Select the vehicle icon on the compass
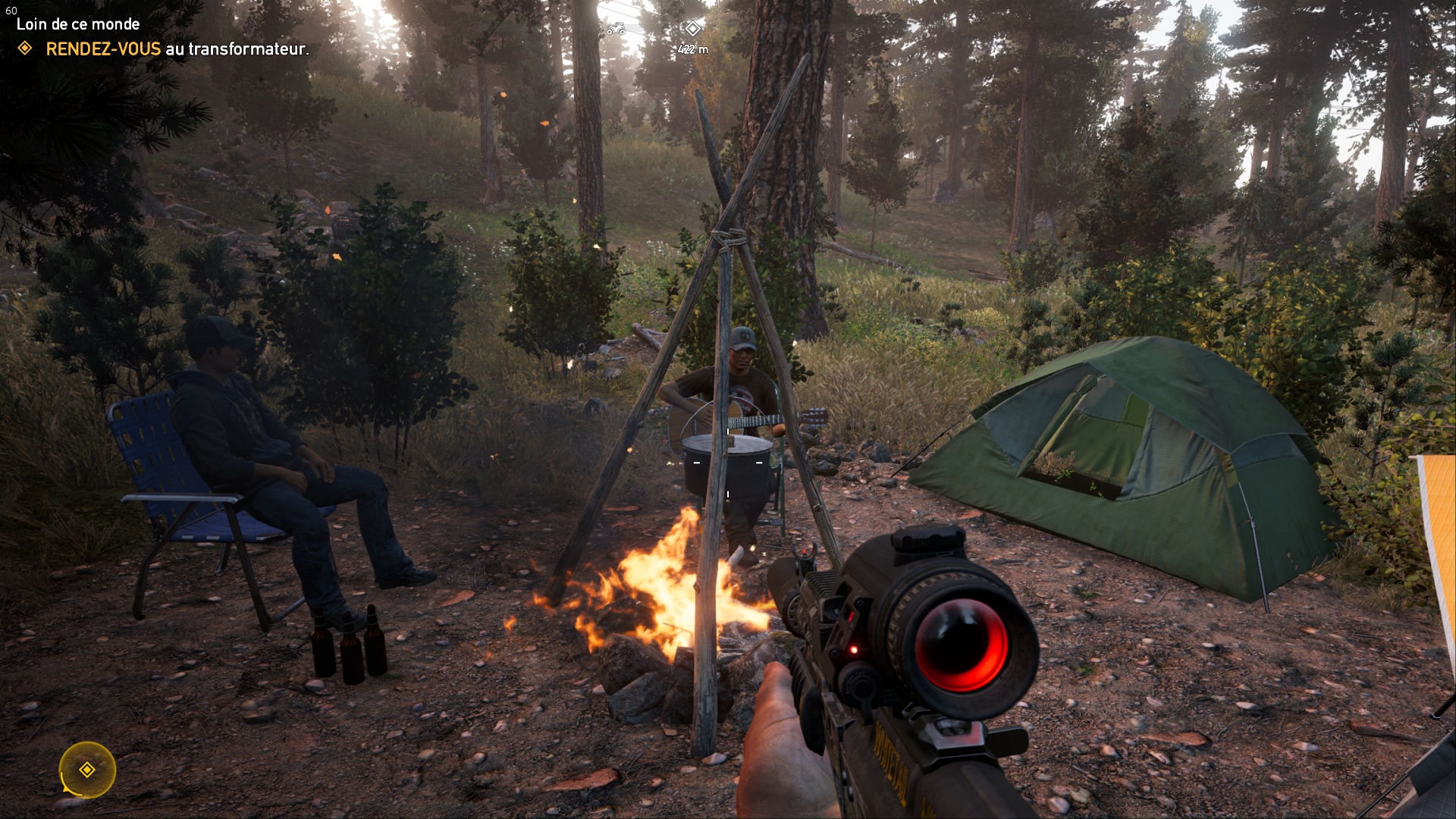 click(x=616, y=30)
